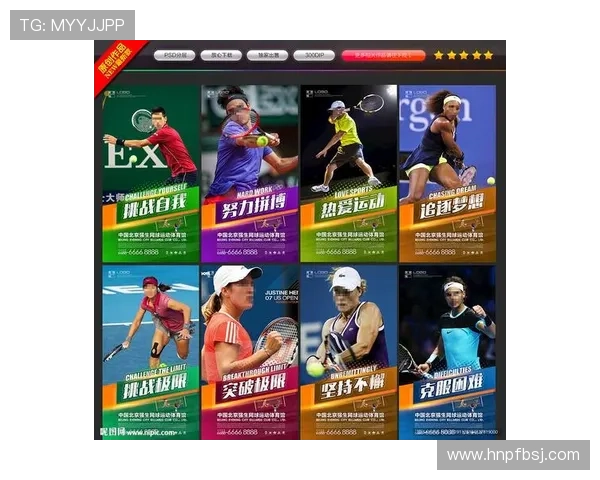The height and width of the screenshot is (480, 600).
Task: Click the www.hnpfbsj.com watermark link
Action: coord(512,455)
